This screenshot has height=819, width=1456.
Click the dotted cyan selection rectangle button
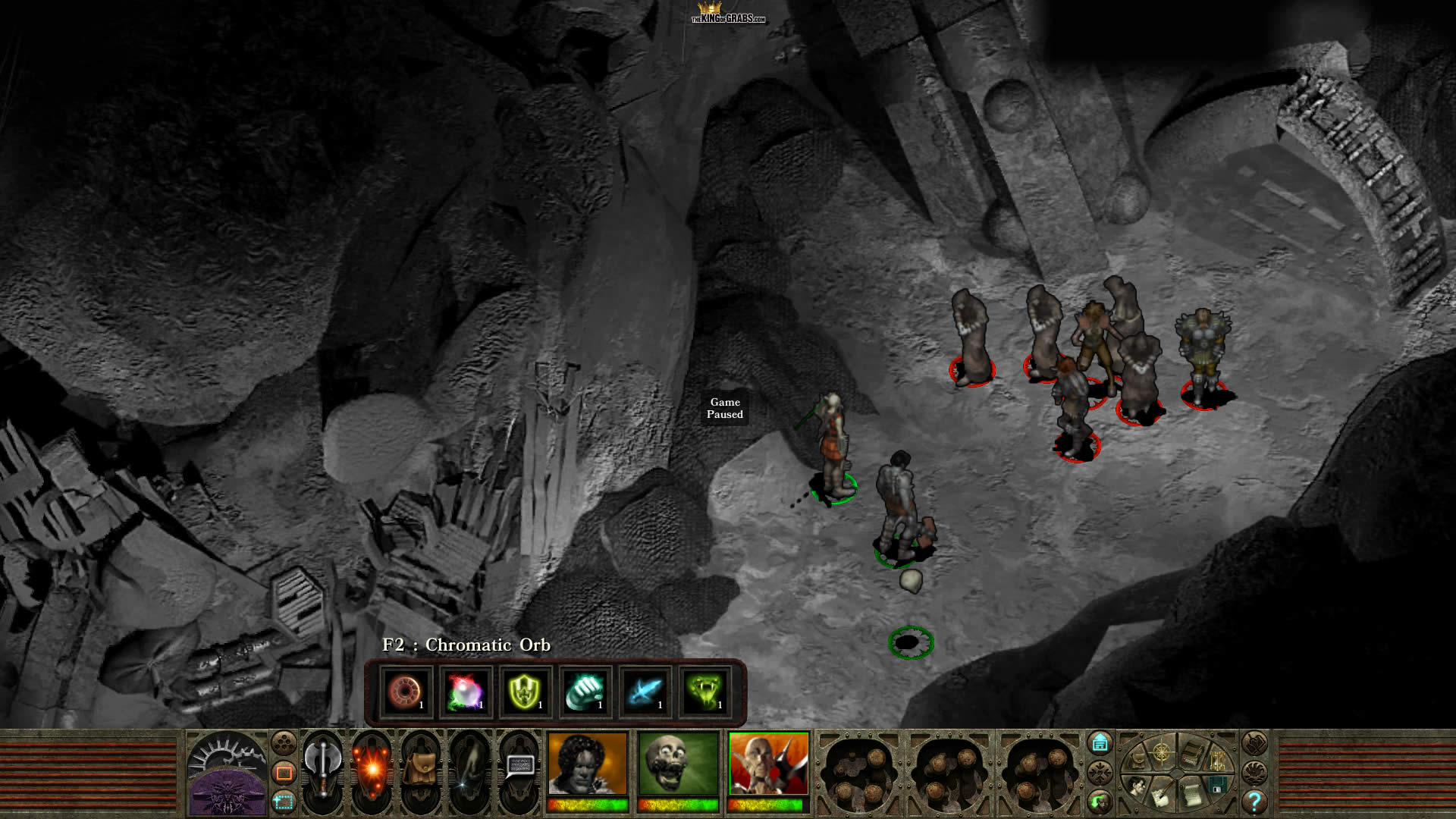[x=284, y=801]
